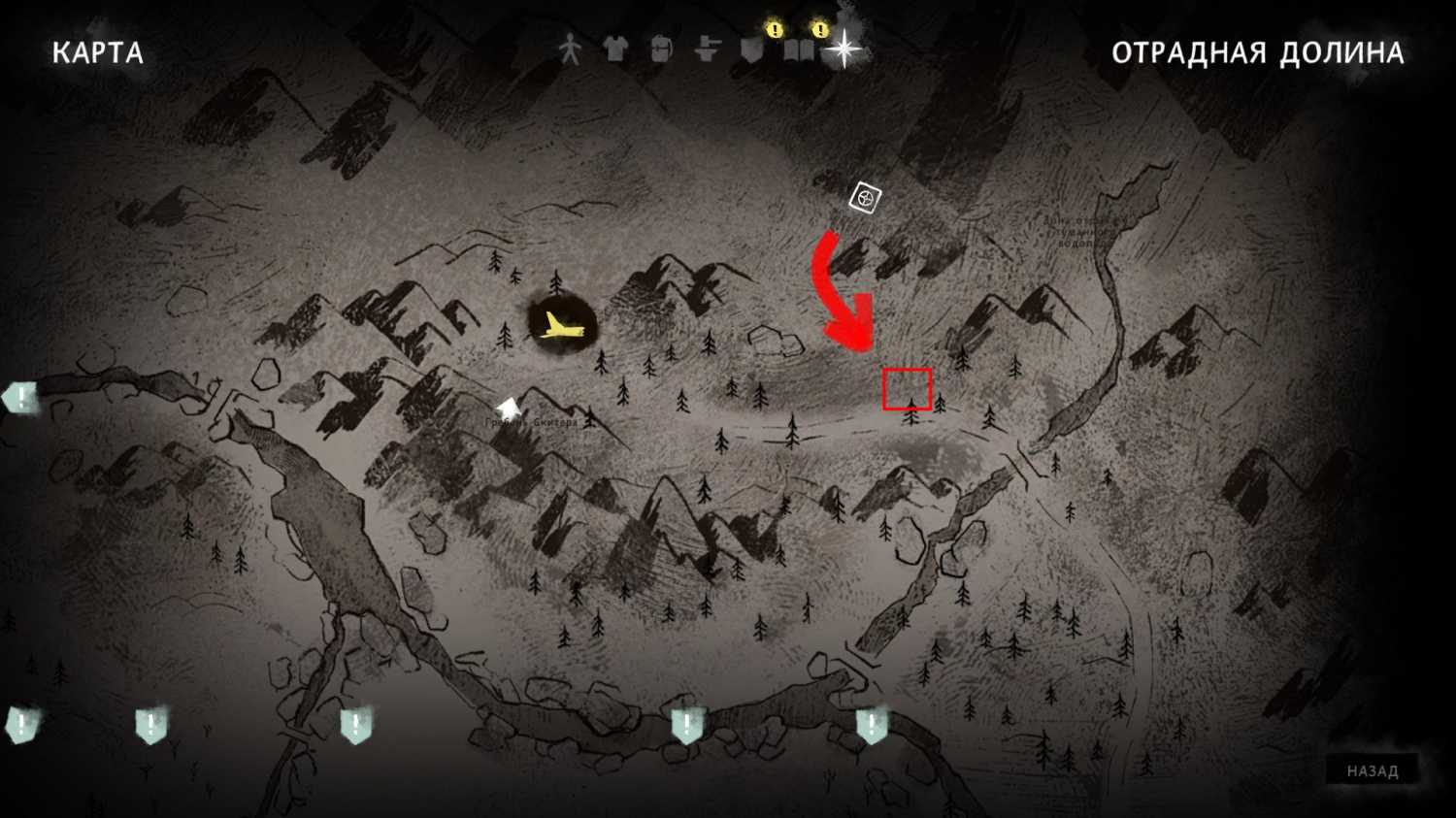Select the compass star map tab
Screen dimensions: 1456x818
(844, 49)
